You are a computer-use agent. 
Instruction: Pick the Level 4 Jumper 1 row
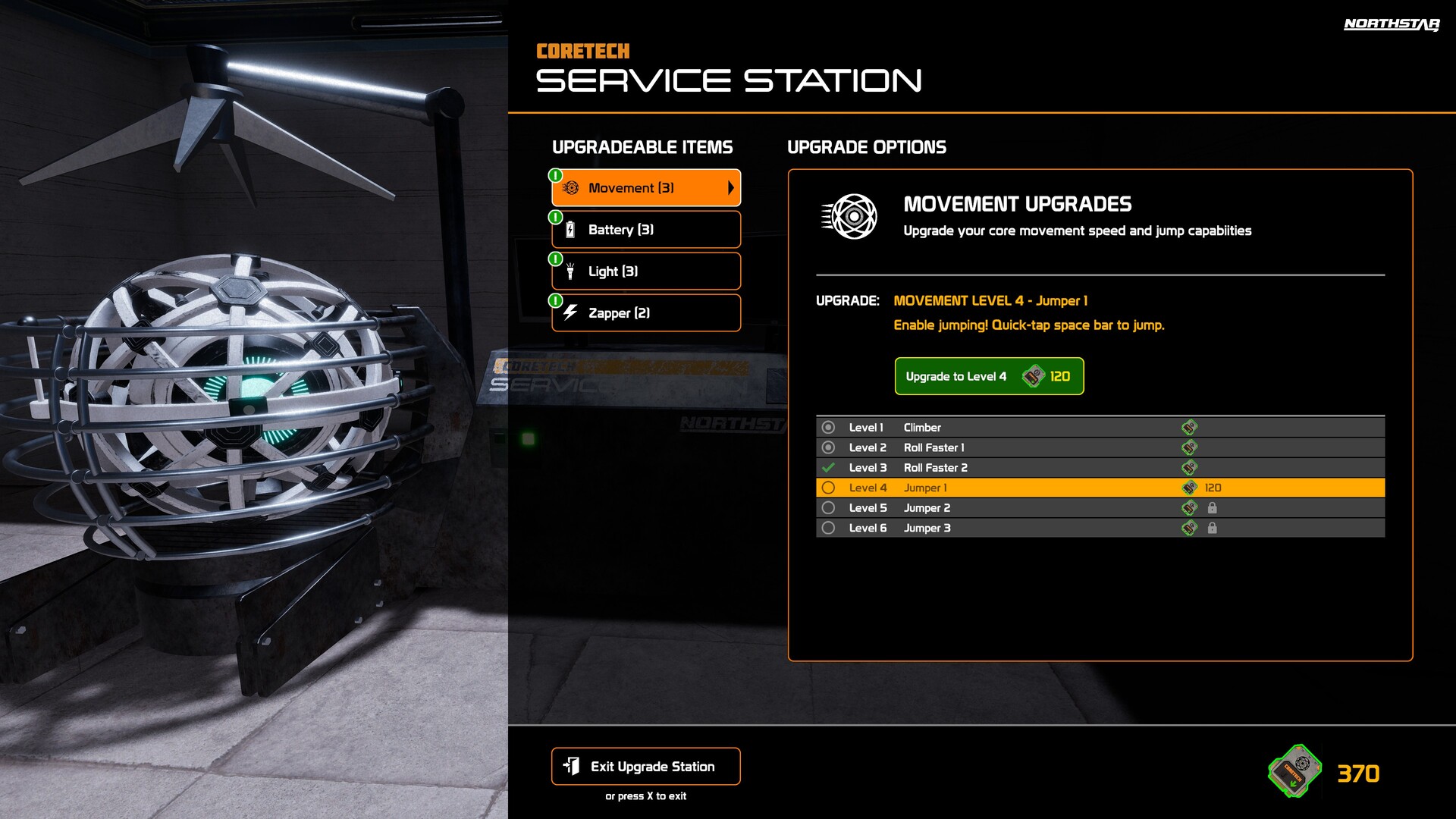[1100, 488]
